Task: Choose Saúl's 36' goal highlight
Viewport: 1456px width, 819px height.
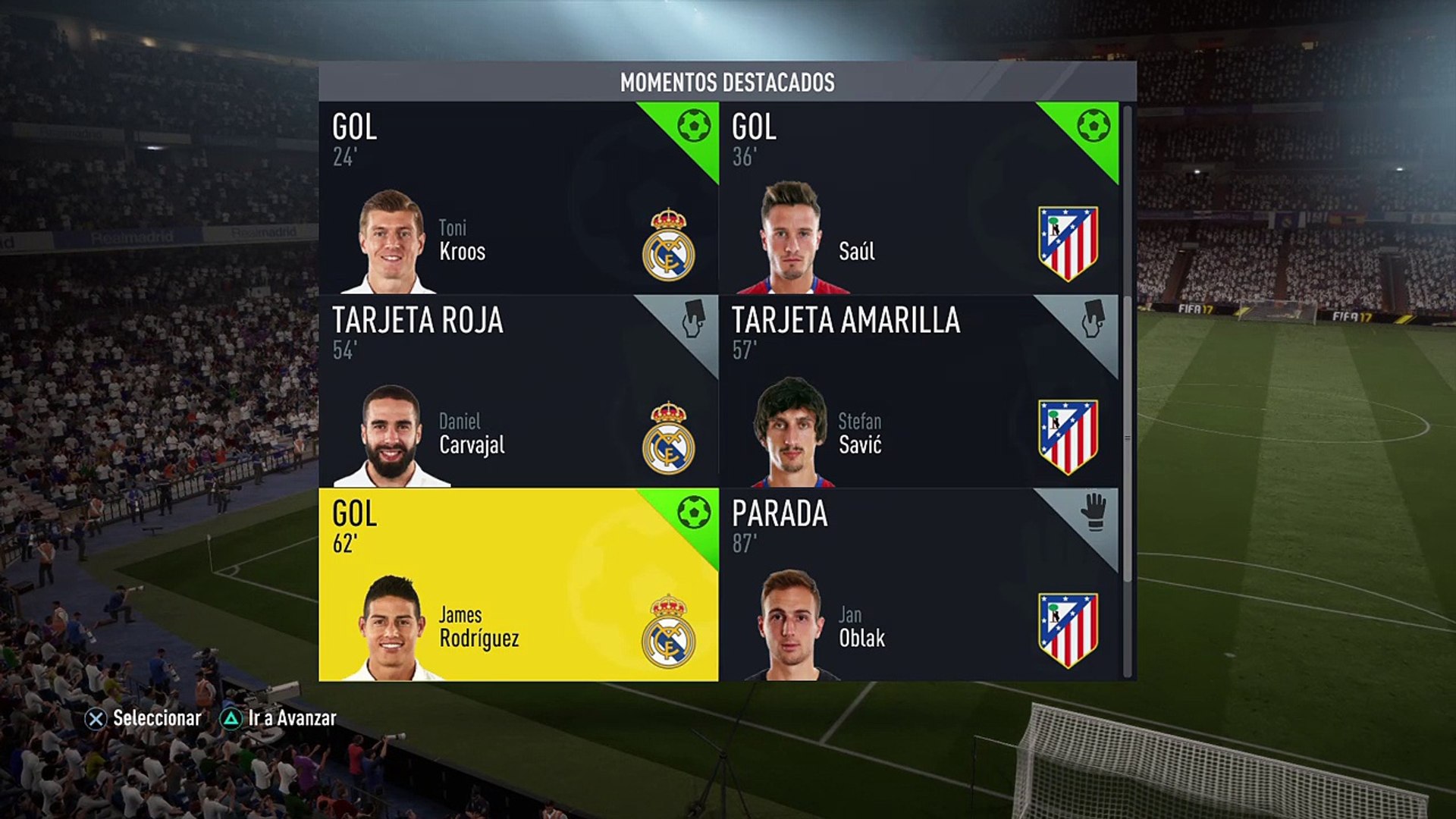Action: [x=918, y=198]
